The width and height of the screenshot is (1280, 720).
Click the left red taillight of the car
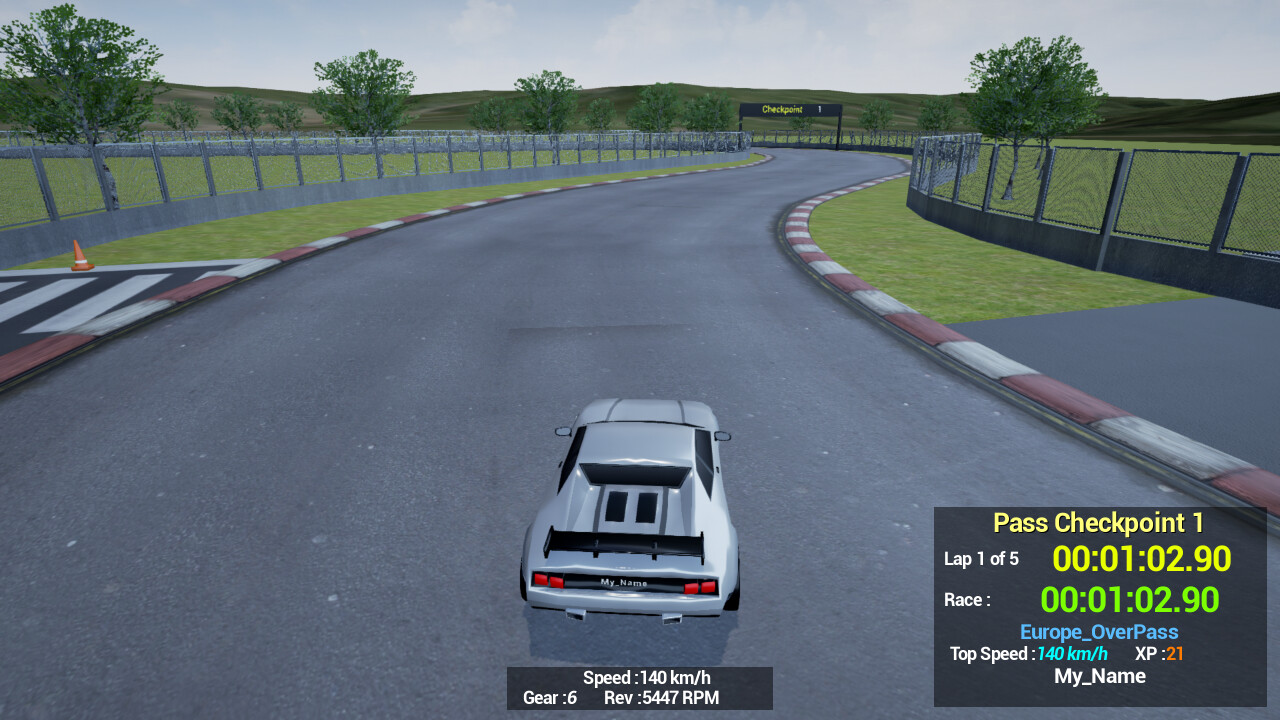(548, 578)
